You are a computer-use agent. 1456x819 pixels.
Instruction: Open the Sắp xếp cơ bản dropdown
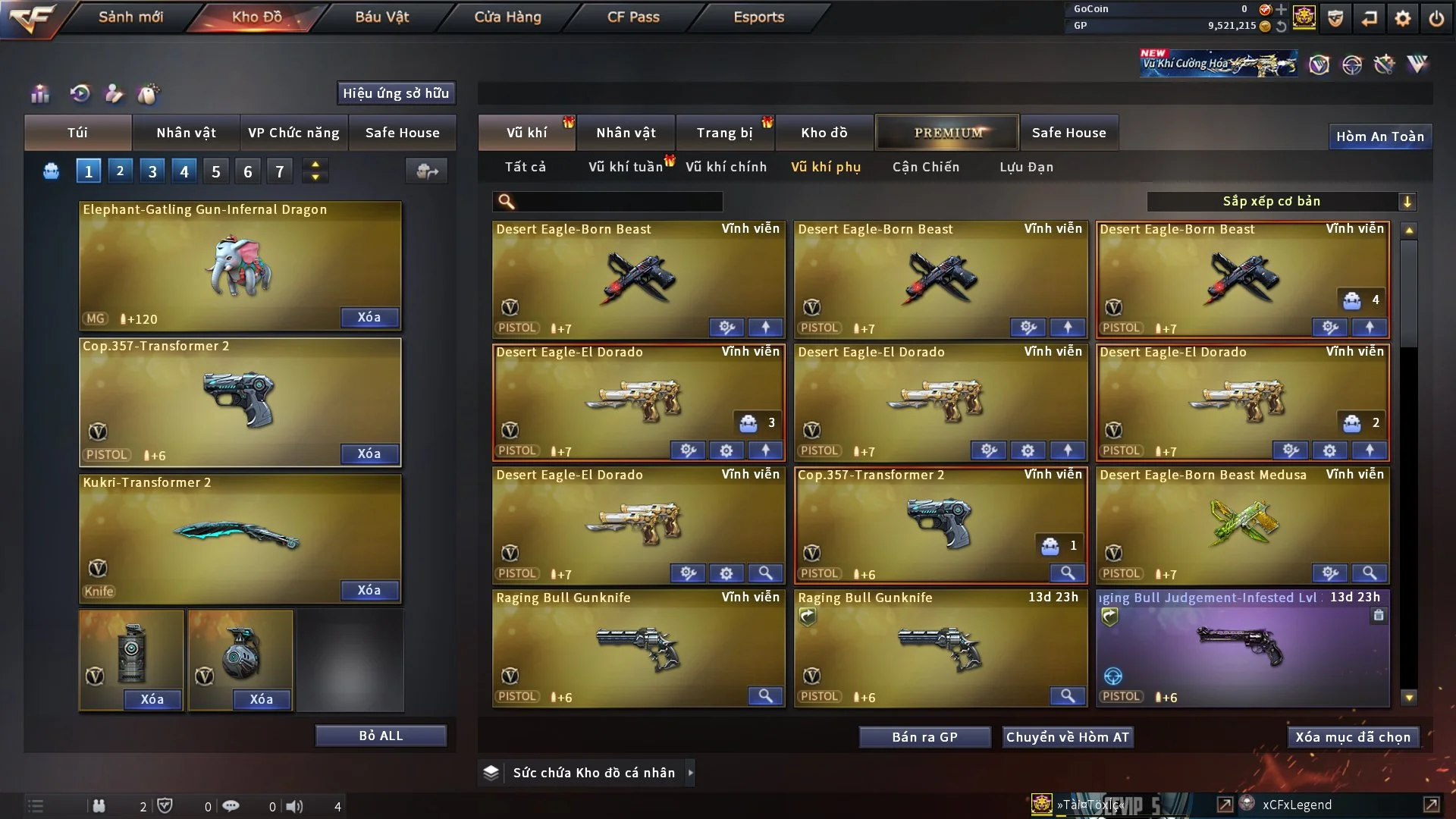click(1281, 202)
